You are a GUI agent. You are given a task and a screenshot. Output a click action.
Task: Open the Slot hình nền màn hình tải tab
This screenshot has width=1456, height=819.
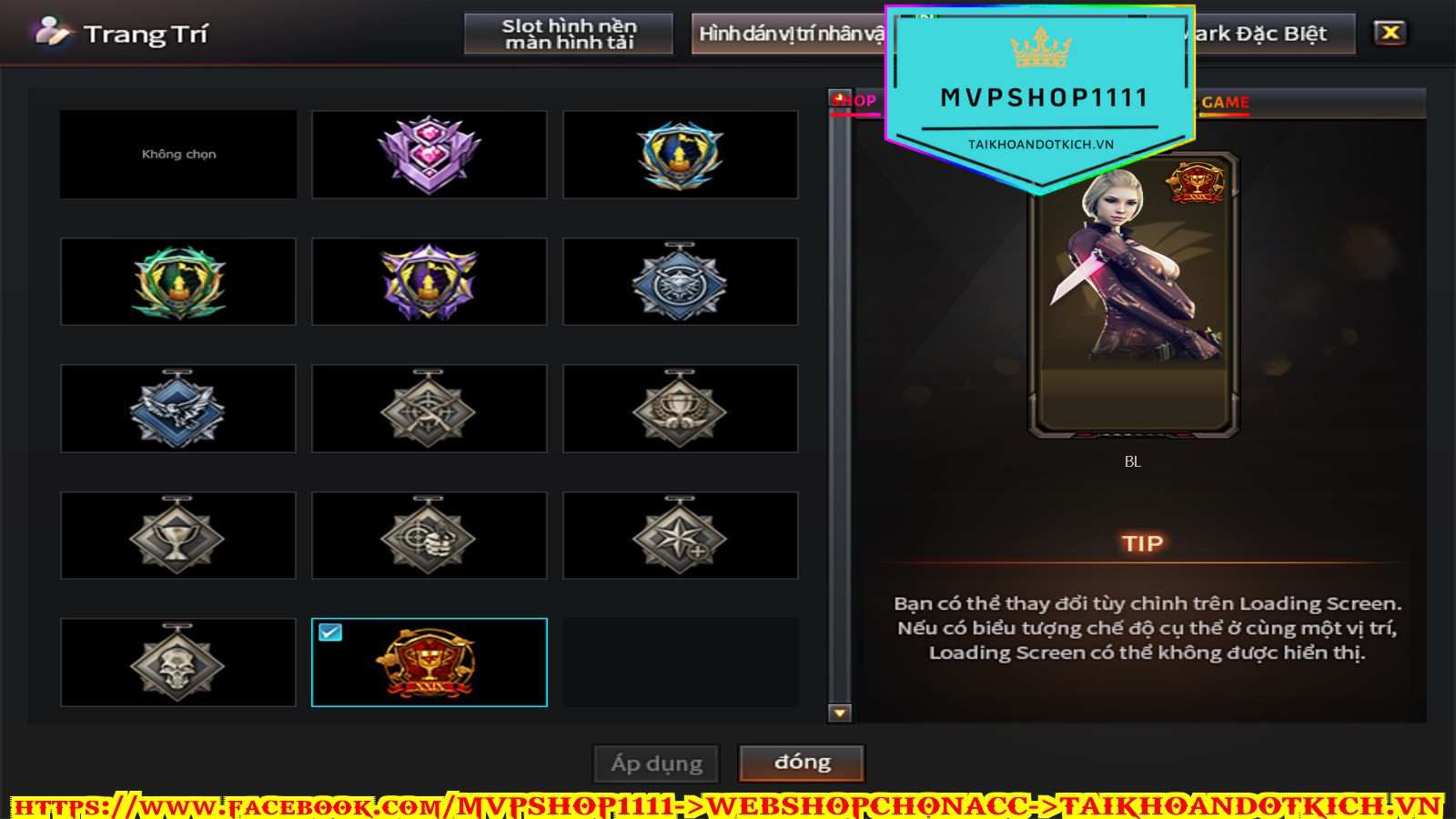point(569,34)
